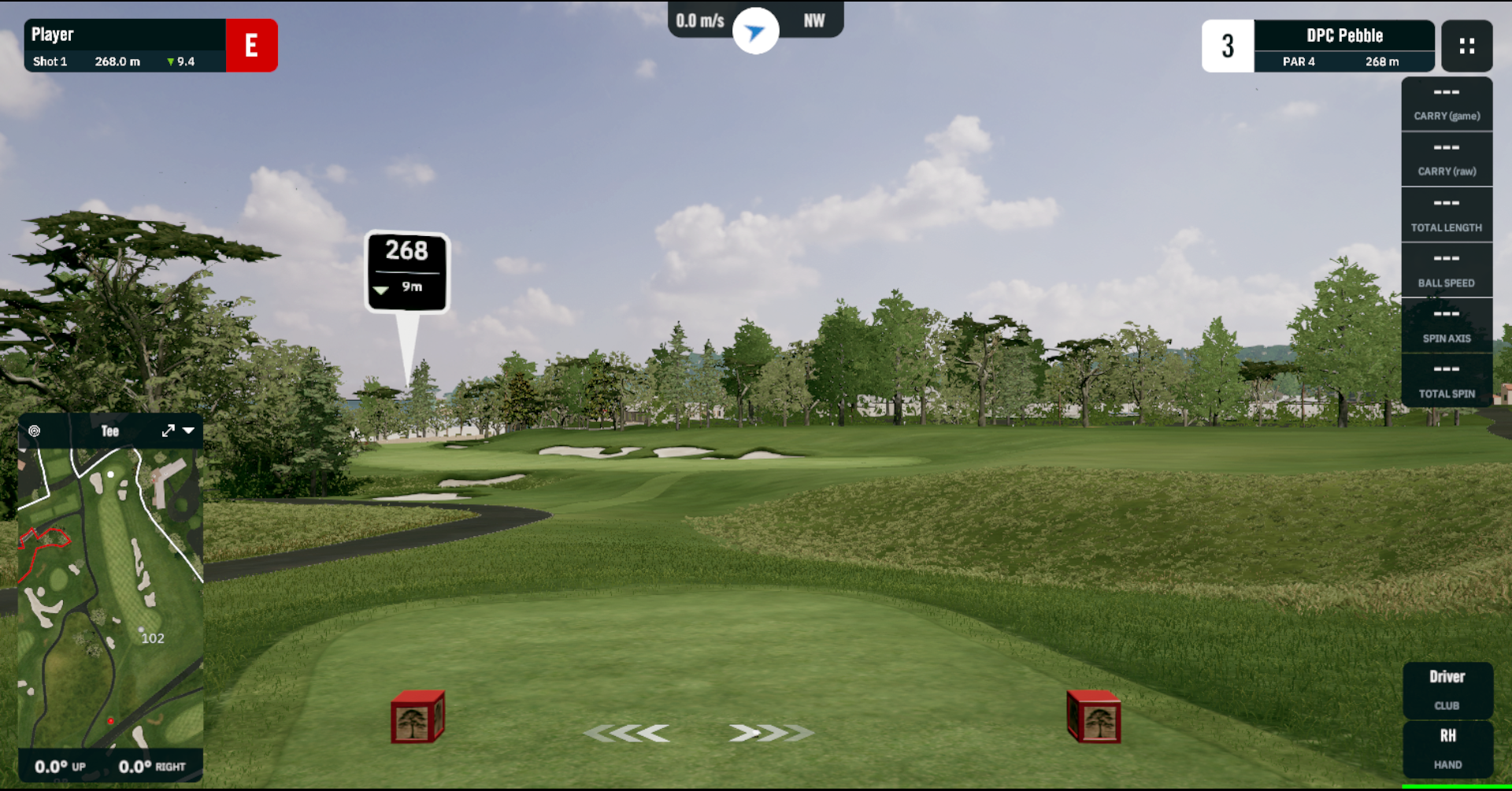The image size is (1512, 791).
Task: Click the wind direction compass
Action: click(755, 31)
